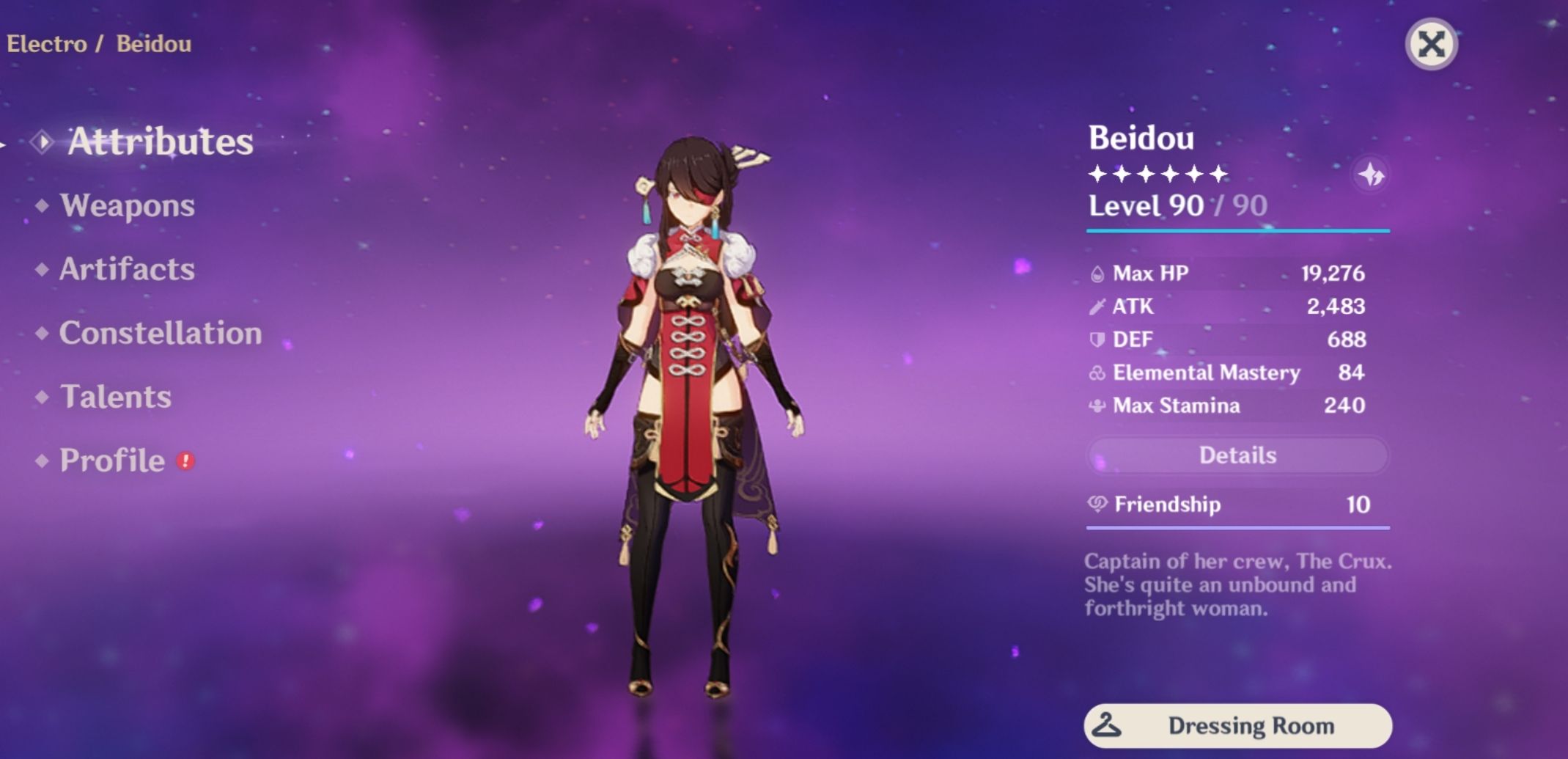This screenshot has width=1568, height=759.
Task: Click the diamond marker next to Weapons
Action: (43, 206)
